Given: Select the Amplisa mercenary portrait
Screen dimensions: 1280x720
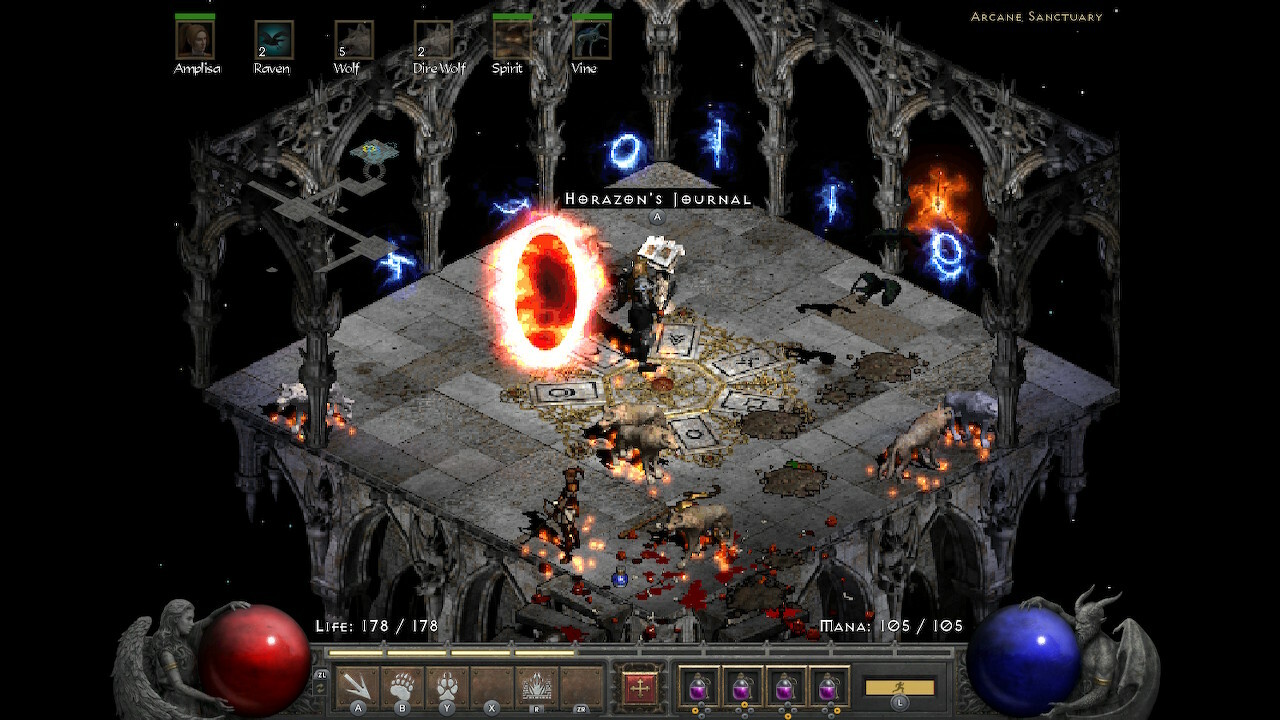Looking at the screenshot, I should [x=195, y=40].
